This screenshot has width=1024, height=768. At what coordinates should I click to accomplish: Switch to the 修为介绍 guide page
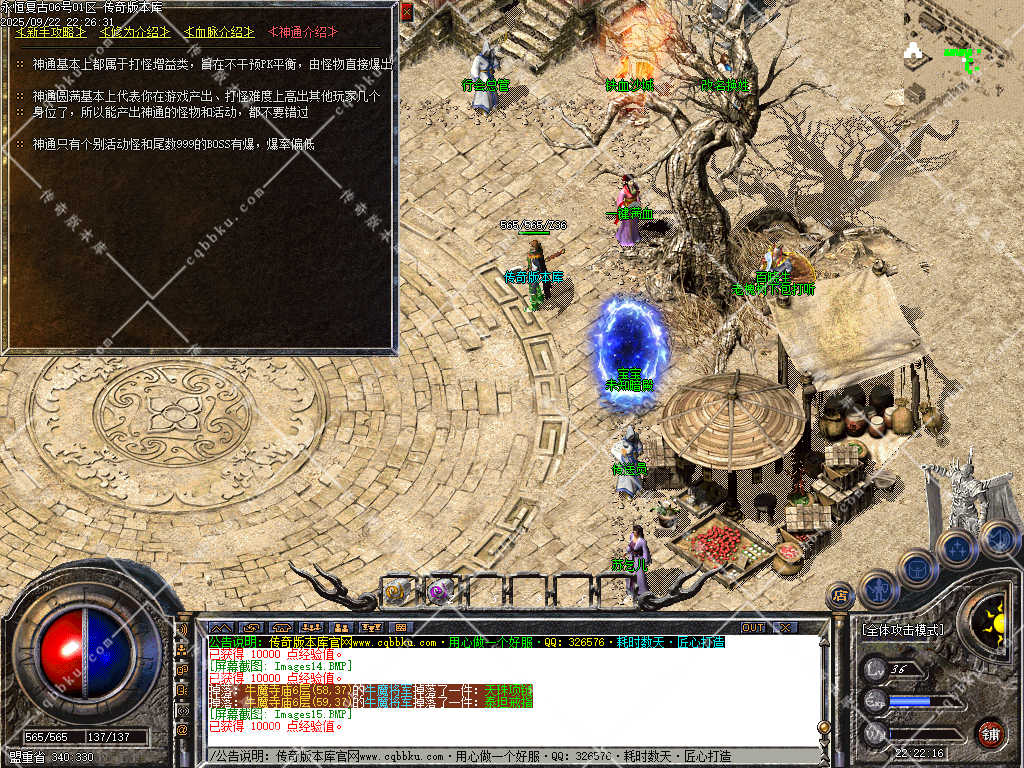click(x=135, y=33)
